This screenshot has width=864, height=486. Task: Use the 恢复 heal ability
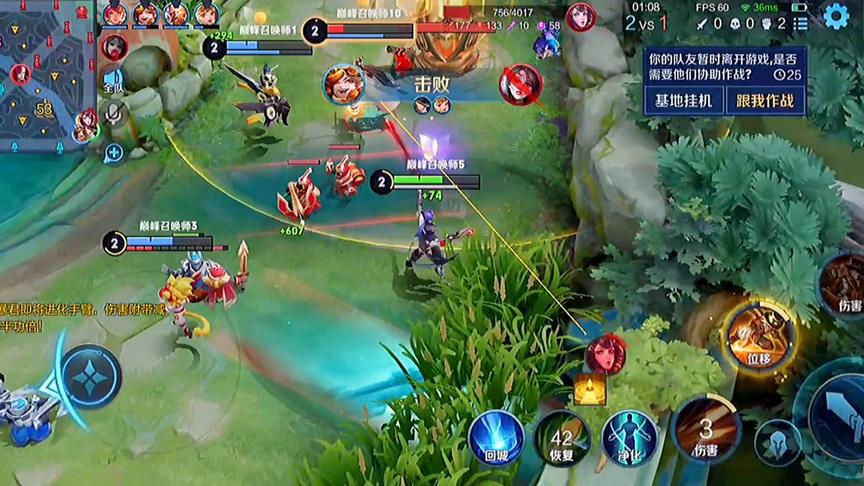pyautogui.click(x=562, y=437)
